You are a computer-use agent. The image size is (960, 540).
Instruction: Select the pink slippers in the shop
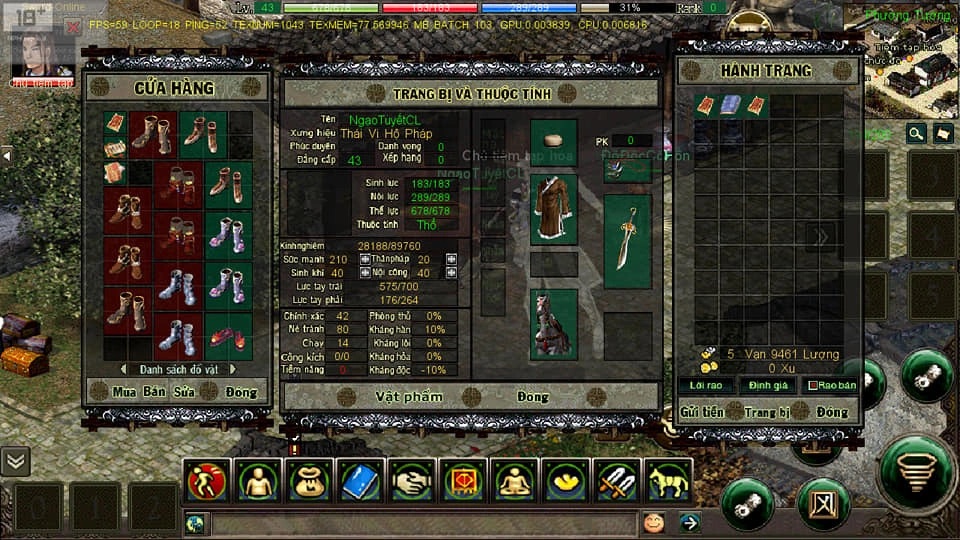[228, 336]
